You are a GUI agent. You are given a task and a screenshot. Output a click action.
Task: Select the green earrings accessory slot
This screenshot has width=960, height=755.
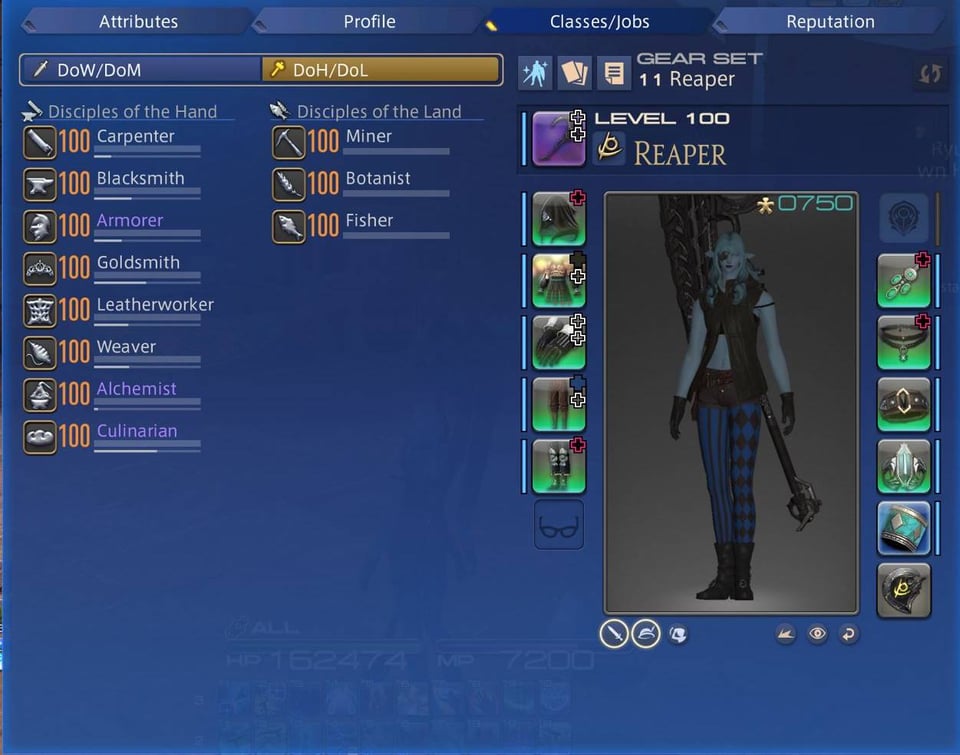click(903, 281)
